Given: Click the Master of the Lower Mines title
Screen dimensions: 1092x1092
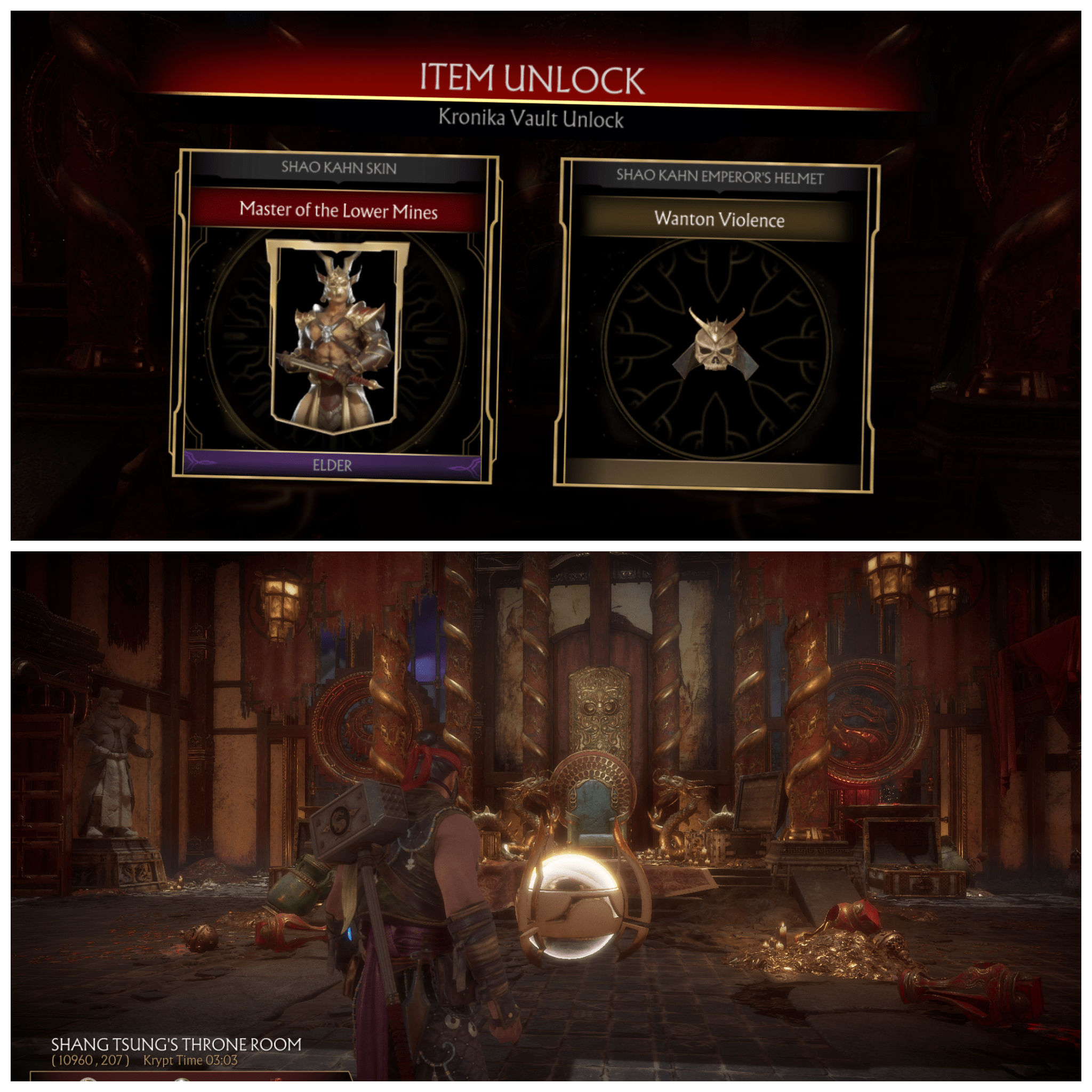Looking at the screenshot, I should tap(338, 211).
